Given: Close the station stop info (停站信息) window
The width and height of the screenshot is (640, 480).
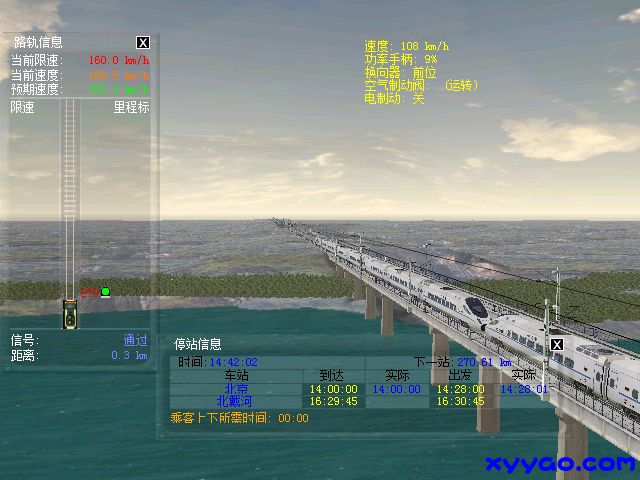Looking at the screenshot, I should pos(557,345).
